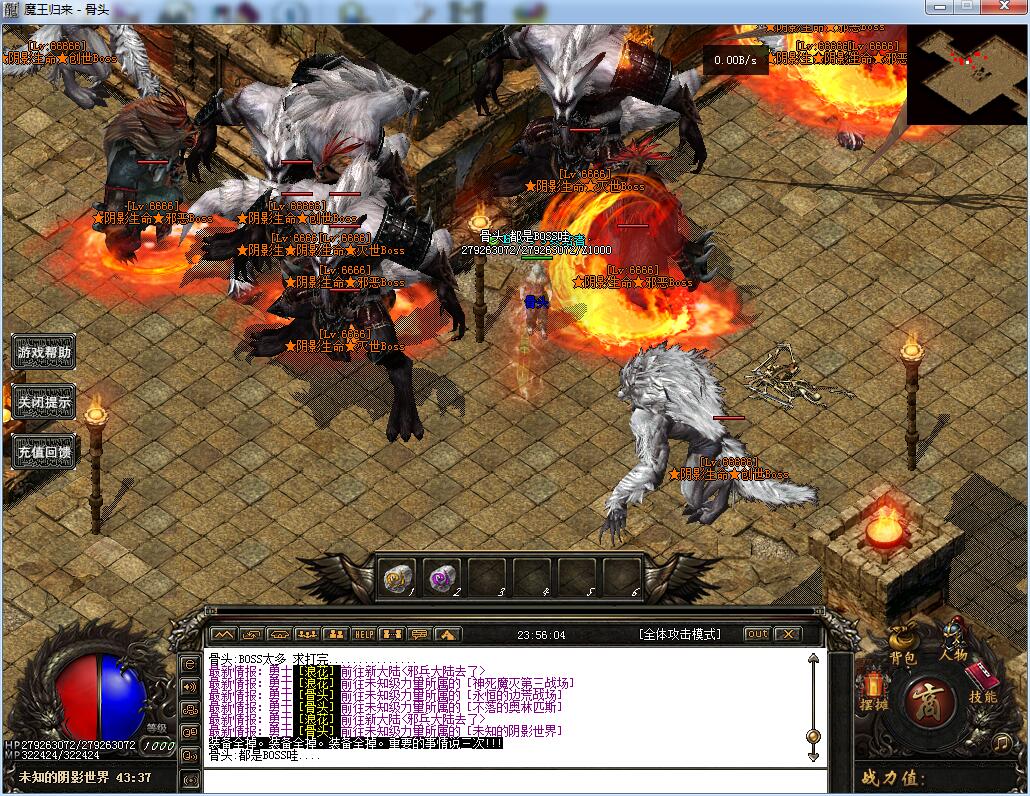Click the HELP button on chat toolbar

(x=363, y=634)
